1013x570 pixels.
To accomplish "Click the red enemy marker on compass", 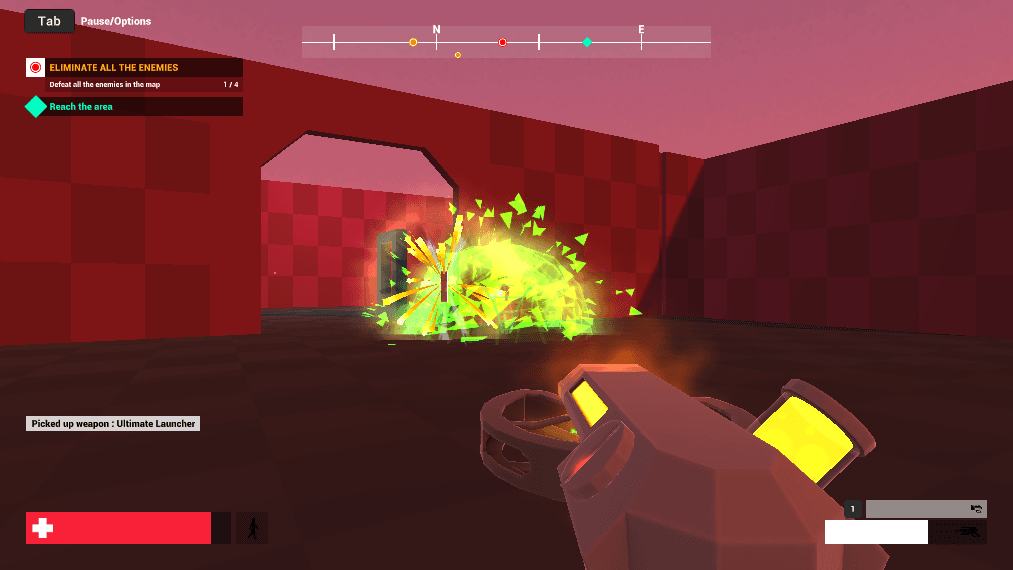I will 503,42.
